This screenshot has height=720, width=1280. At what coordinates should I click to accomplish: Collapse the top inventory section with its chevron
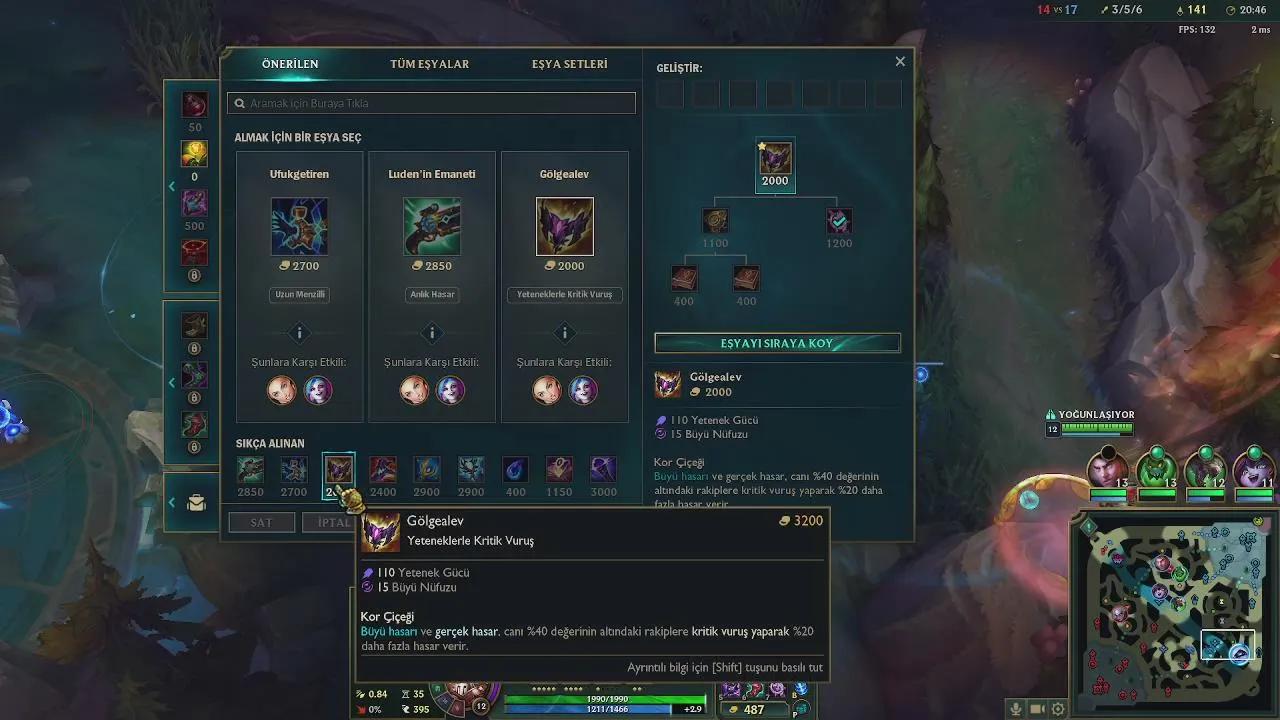pyautogui.click(x=172, y=185)
